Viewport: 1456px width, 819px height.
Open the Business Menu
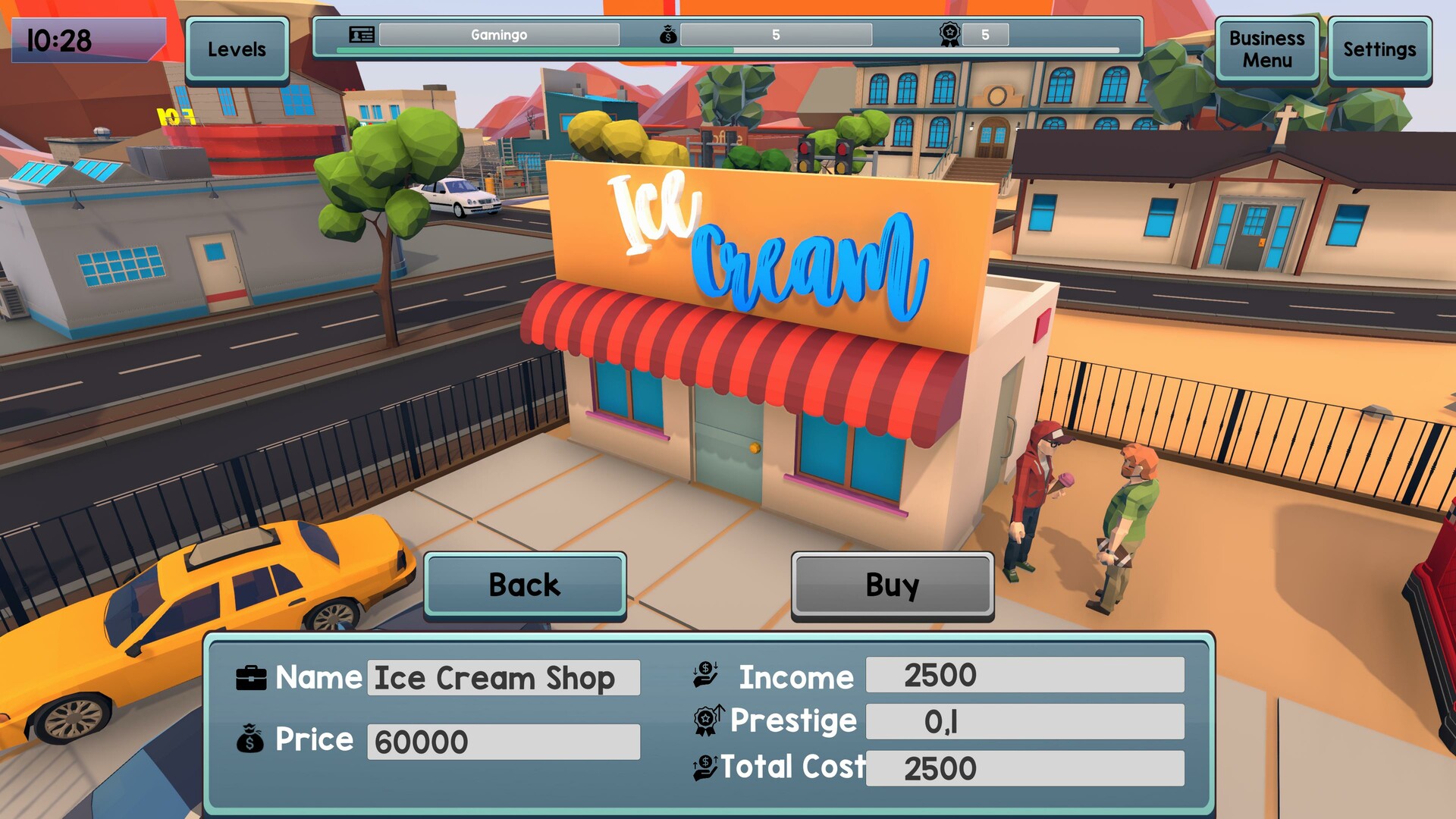[1266, 49]
